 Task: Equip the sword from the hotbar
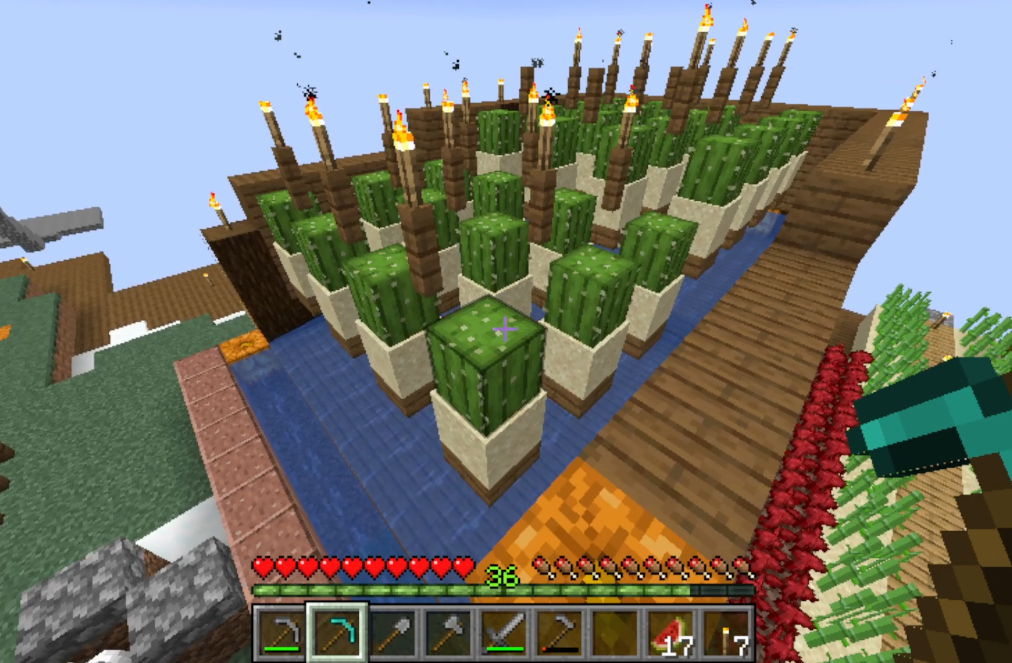[502, 632]
